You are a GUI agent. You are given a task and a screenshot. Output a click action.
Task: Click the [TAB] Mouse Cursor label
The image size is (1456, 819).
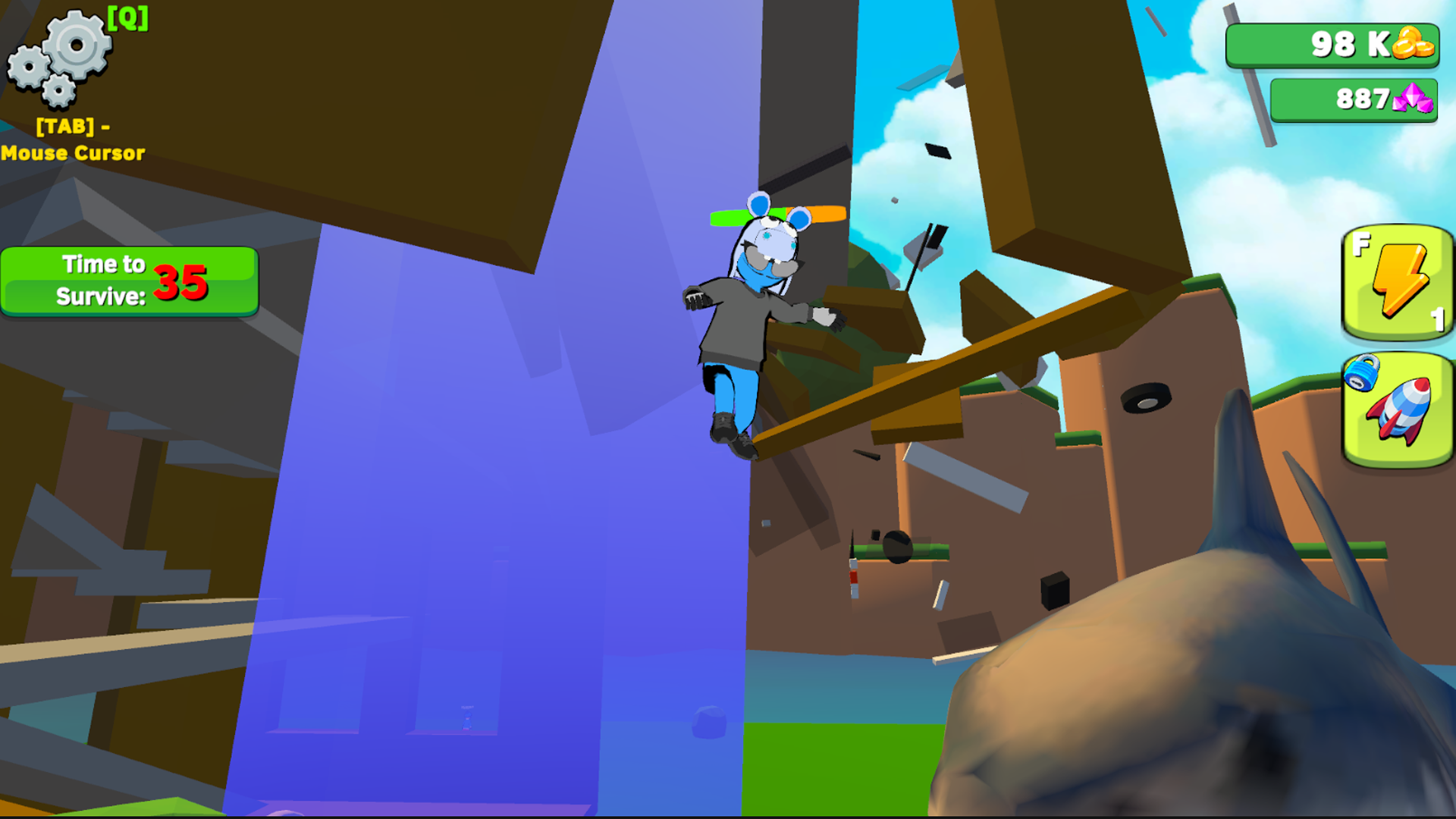click(72, 140)
